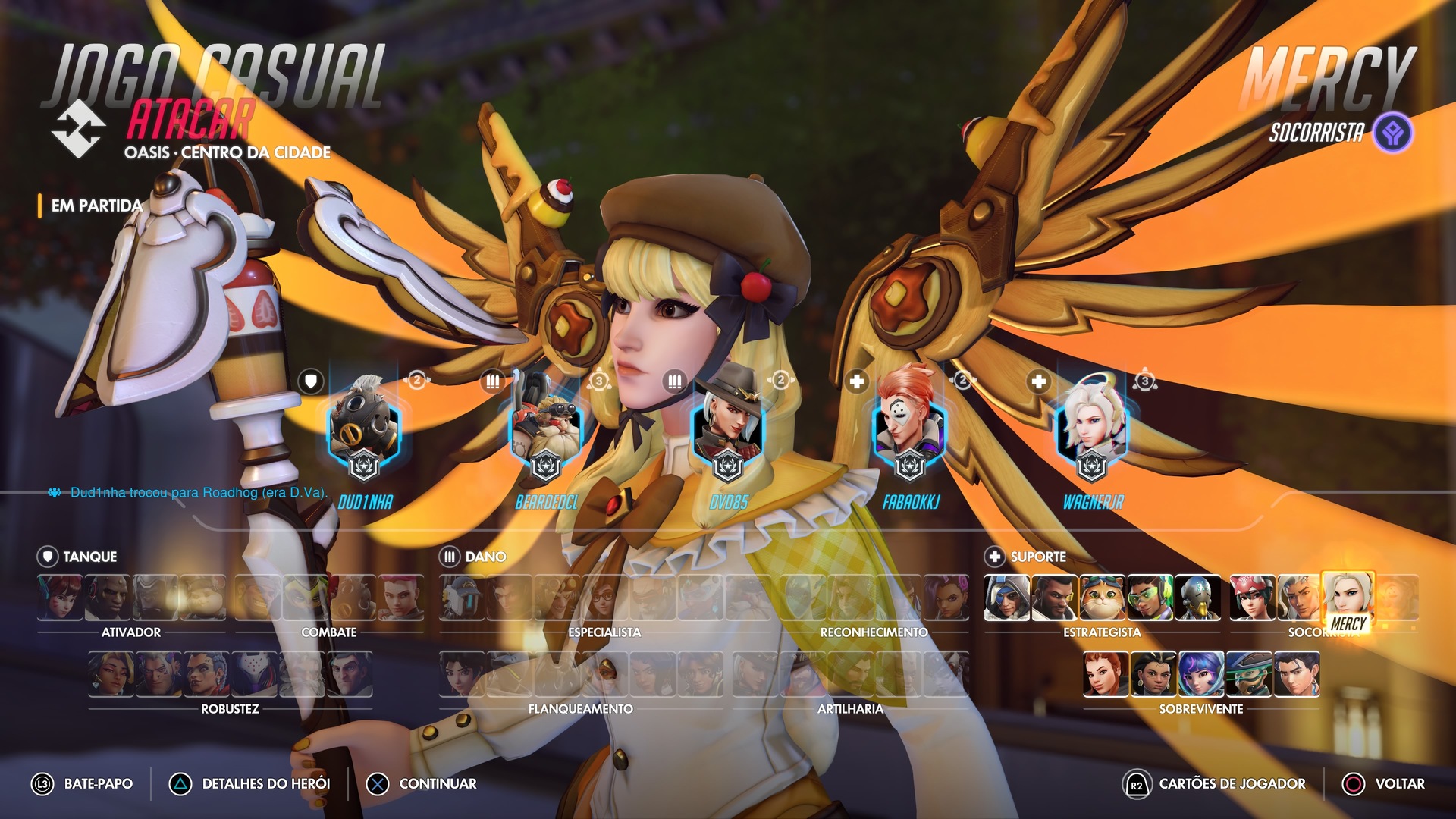Select Lúcio's hero portrait

point(1150,598)
